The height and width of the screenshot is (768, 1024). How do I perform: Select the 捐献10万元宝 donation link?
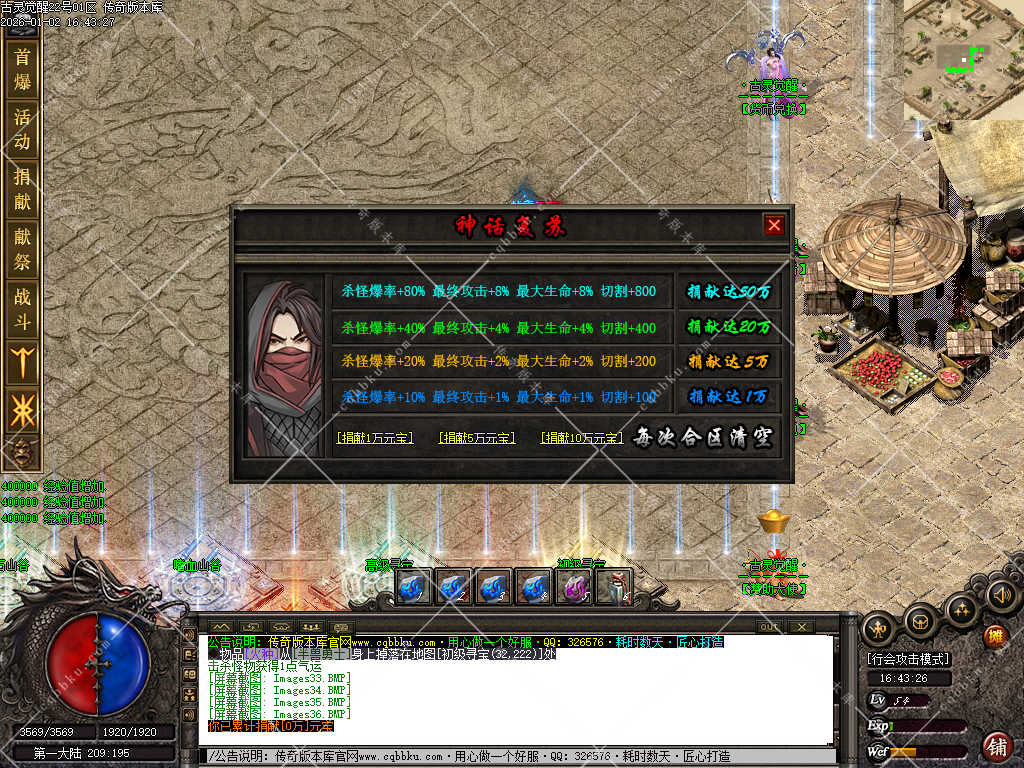[582, 438]
